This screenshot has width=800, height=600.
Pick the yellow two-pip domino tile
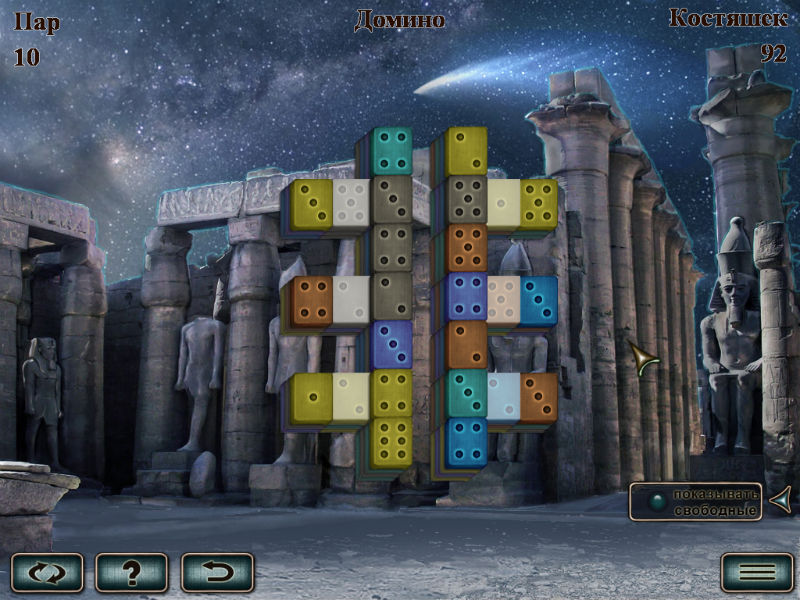466,150
